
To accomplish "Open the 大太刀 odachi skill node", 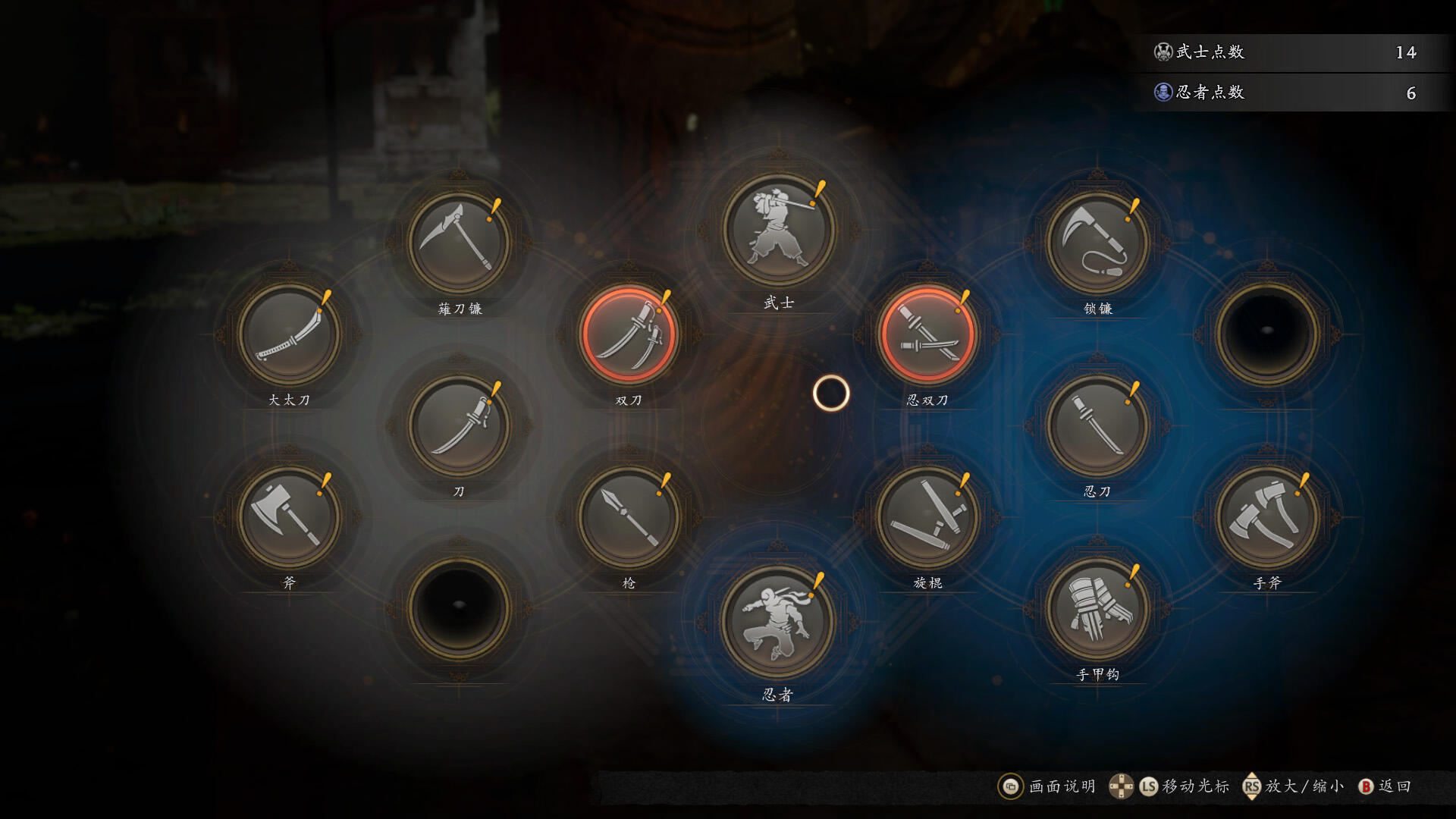I will [x=289, y=334].
